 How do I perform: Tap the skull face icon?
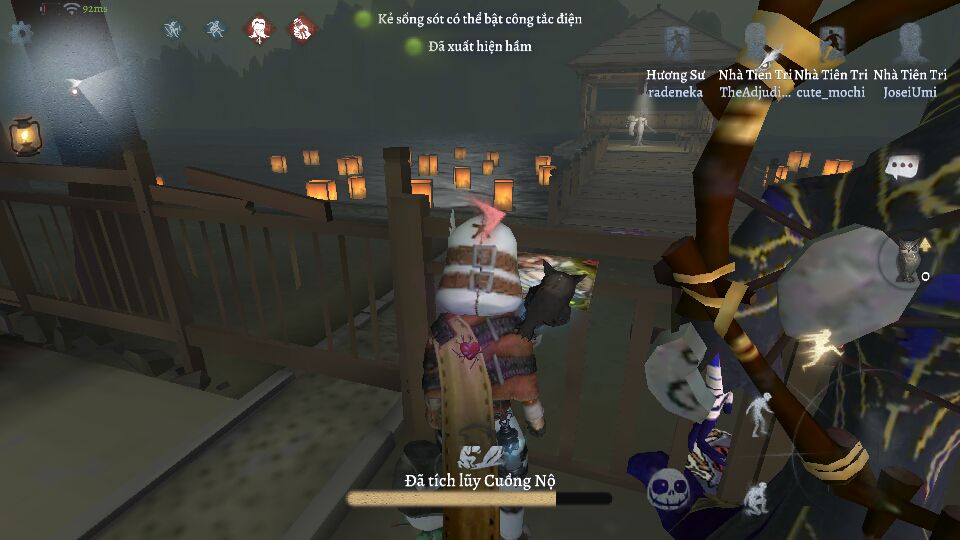tap(667, 491)
